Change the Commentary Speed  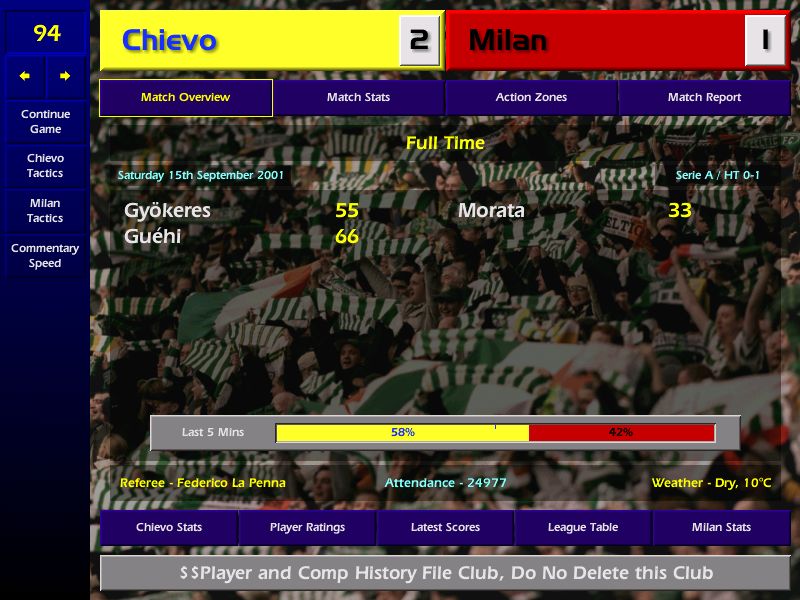point(45,256)
